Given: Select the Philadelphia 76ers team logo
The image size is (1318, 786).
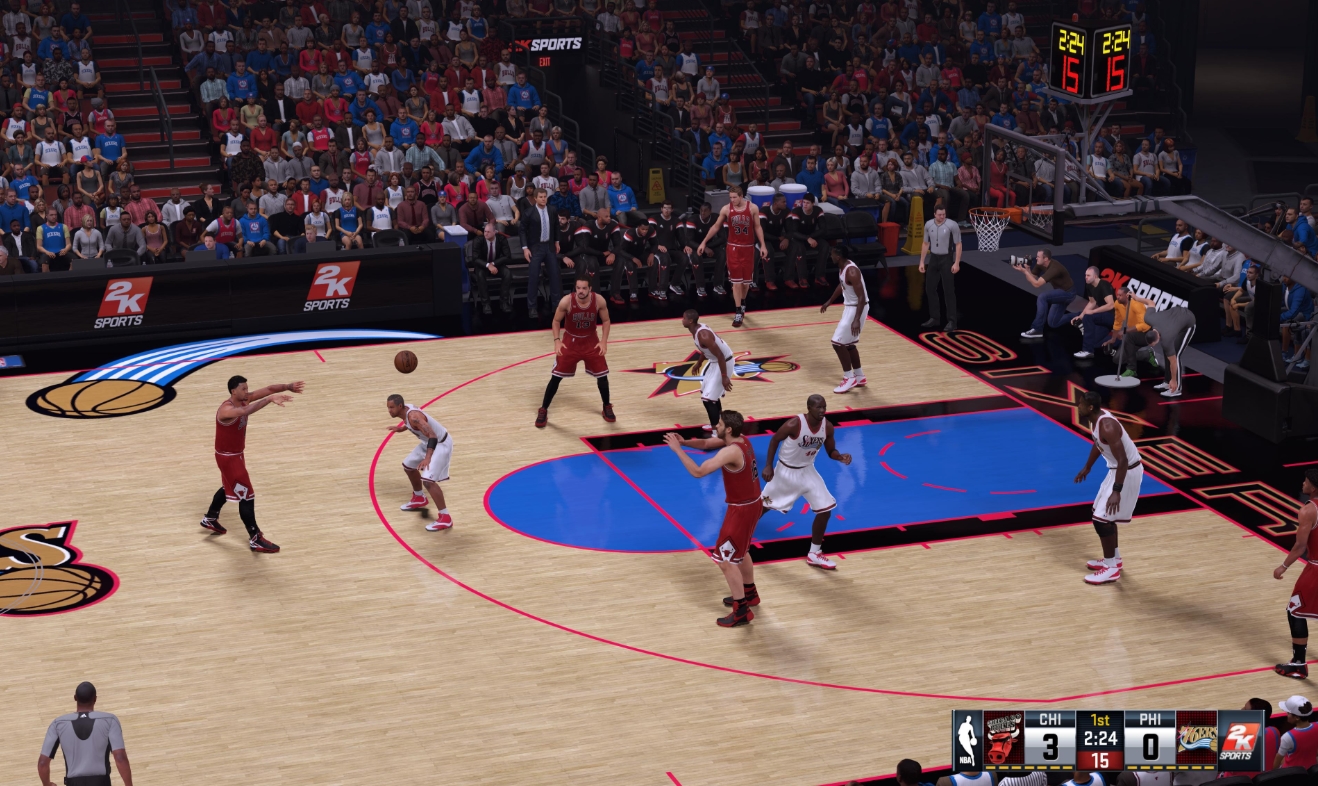Looking at the screenshot, I should [x=1198, y=740].
